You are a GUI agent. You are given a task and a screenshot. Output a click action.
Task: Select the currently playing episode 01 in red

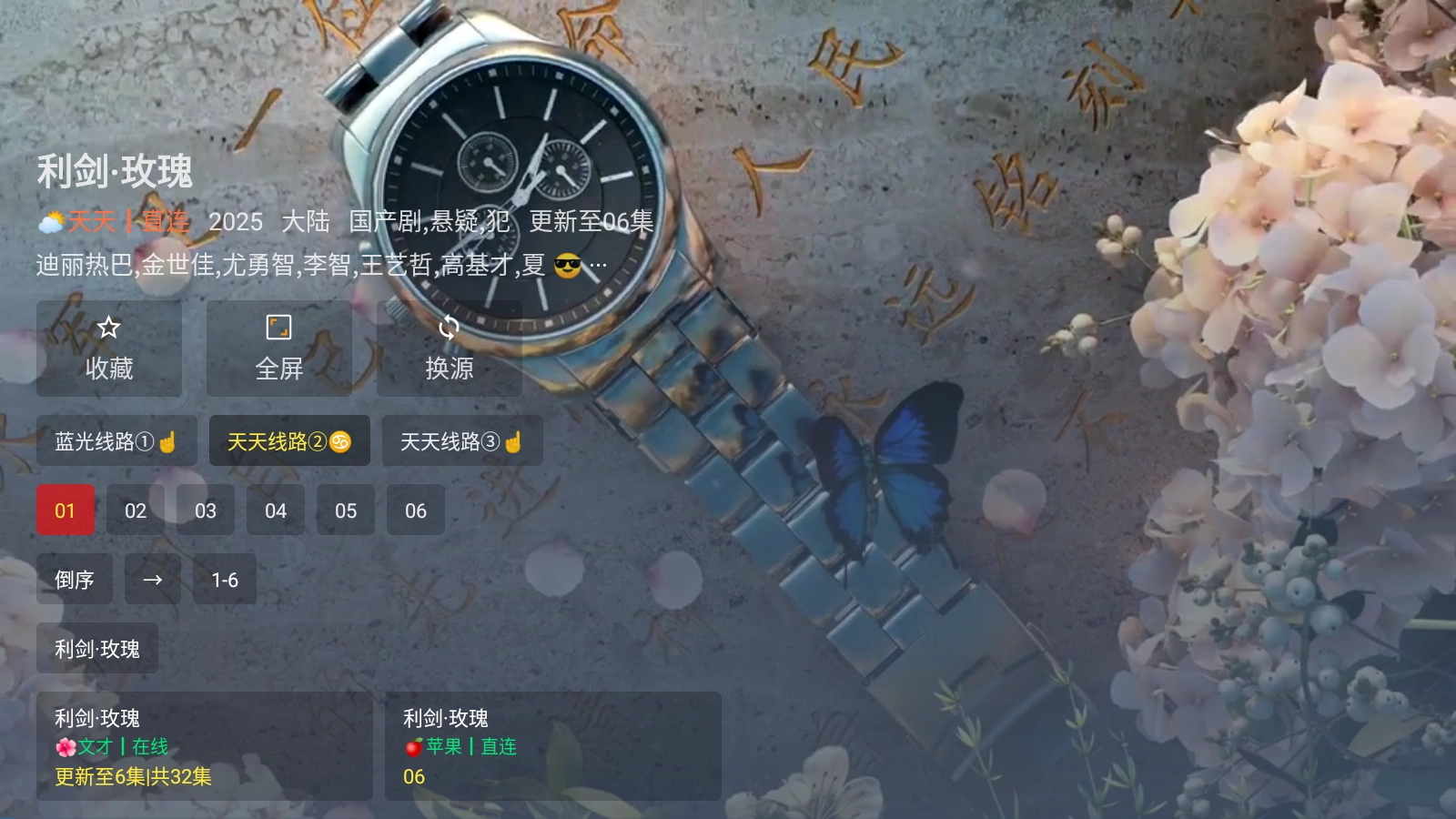[66, 511]
